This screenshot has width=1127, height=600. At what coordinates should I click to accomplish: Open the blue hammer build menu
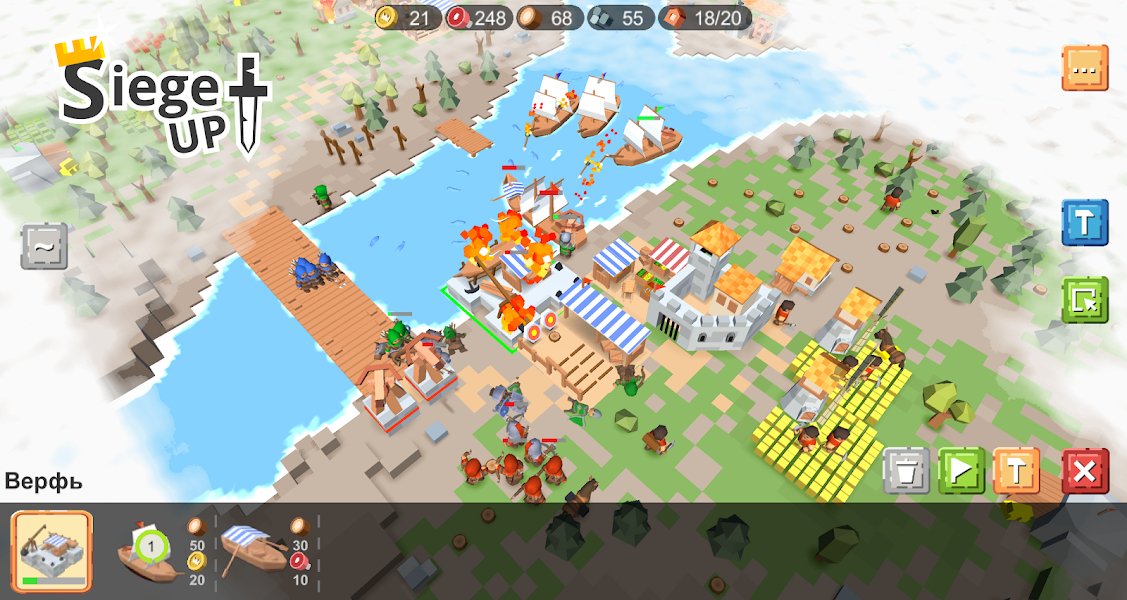tap(1084, 223)
